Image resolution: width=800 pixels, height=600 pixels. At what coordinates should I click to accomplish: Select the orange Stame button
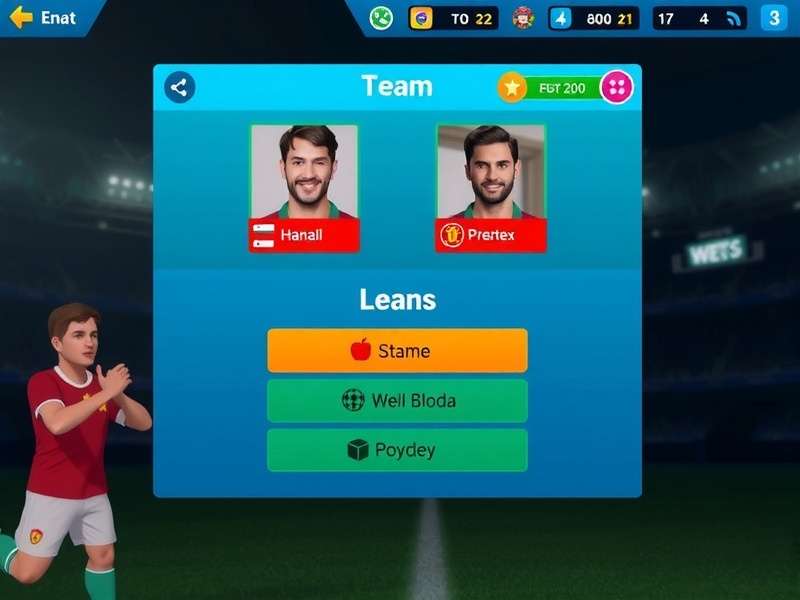397,351
